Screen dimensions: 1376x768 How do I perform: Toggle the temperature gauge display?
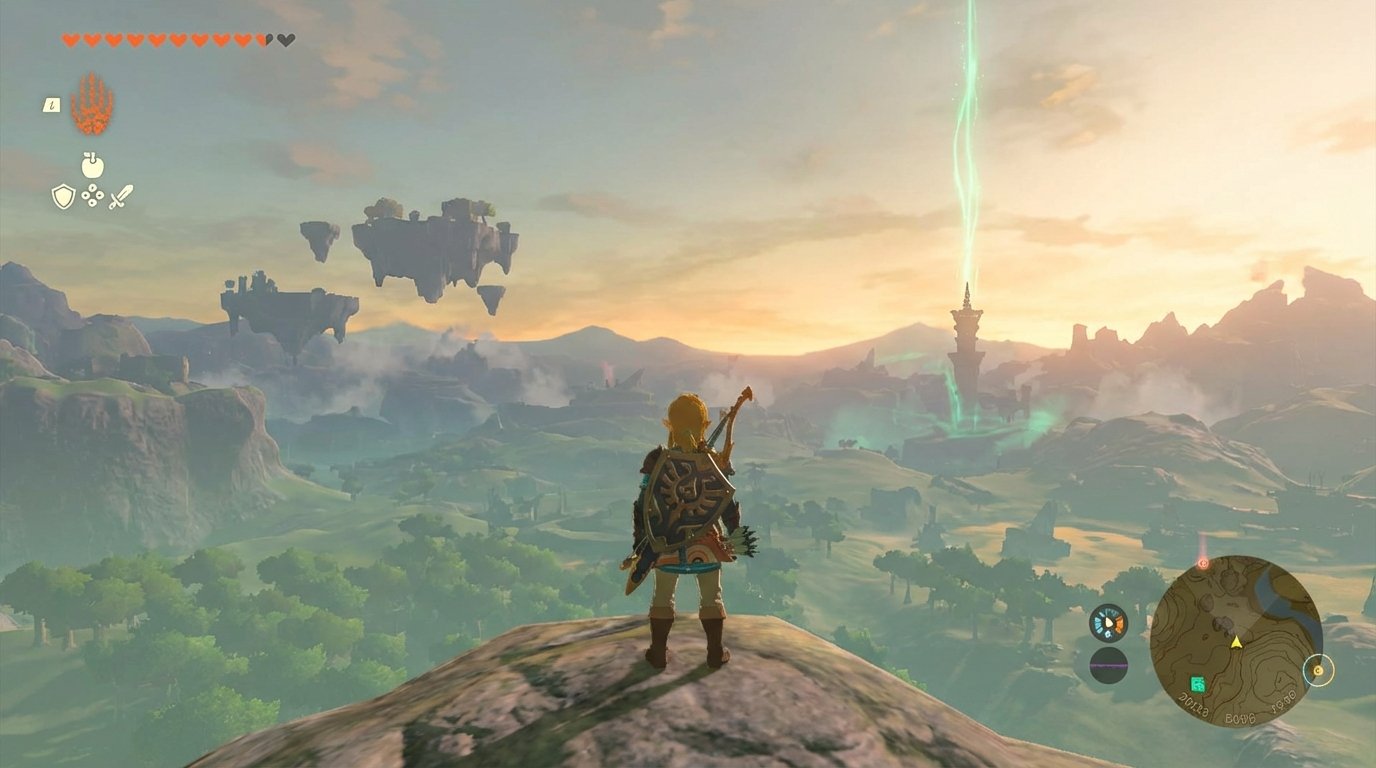coord(1108,622)
